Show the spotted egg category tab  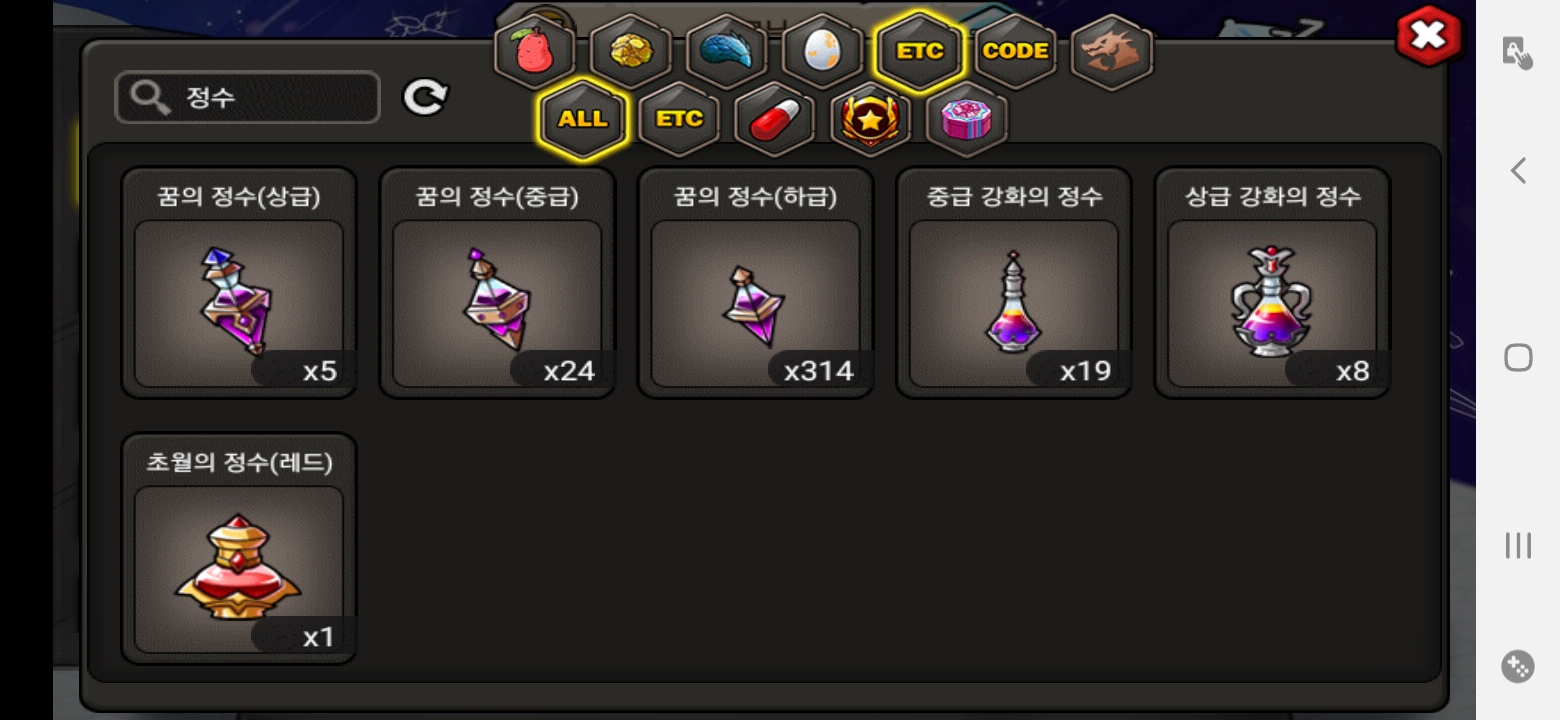click(x=822, y=52)
